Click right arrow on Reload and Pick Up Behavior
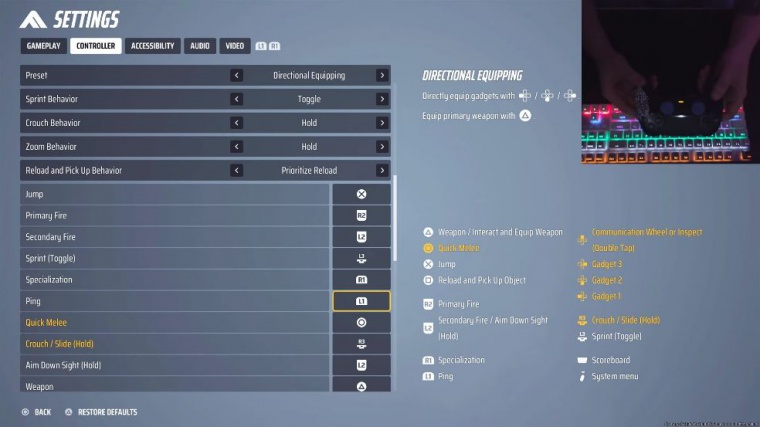Image resolution: width=760 pixels, height=427 pixels. [x=382, y=171]
